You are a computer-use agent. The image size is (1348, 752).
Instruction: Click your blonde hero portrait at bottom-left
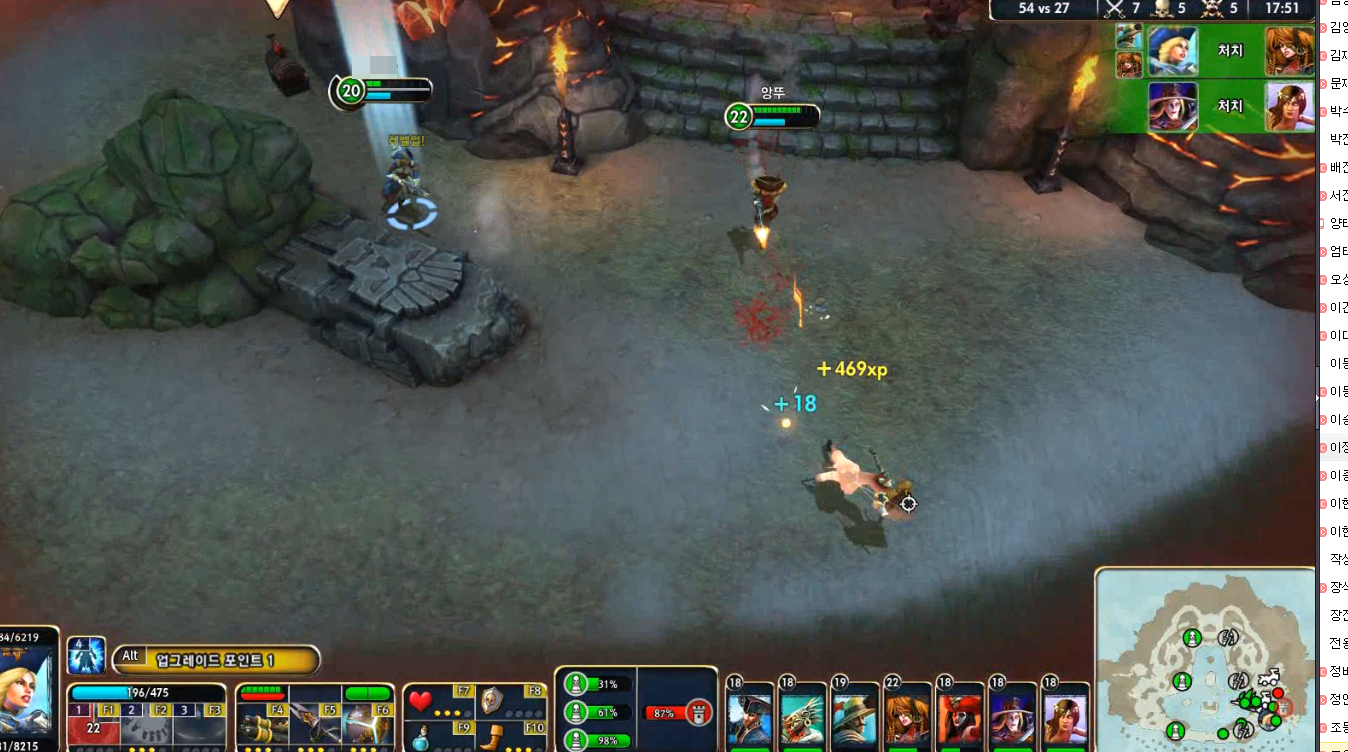pyautogui.click(x=27, y=692)
